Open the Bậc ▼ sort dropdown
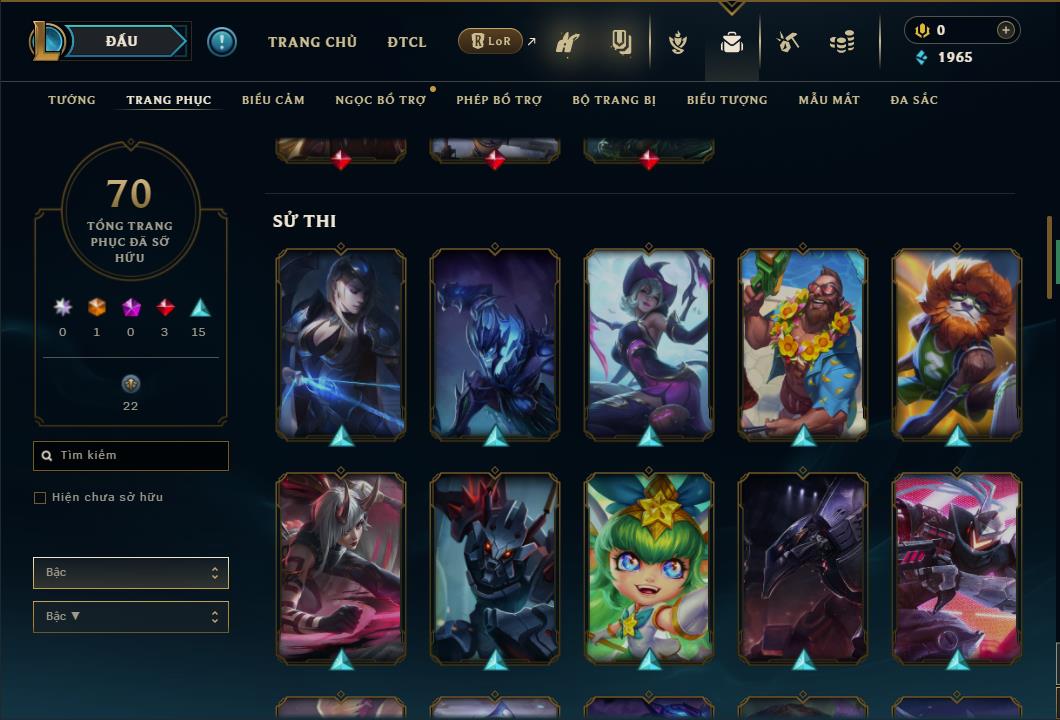The image size is (1060, 720). 131,617
